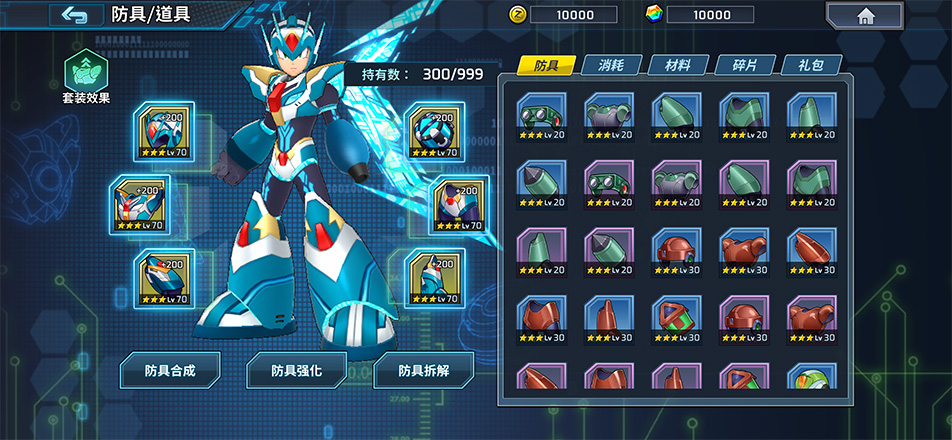Open 防具强化 armor enhancement
The width and height of the screenshot is (952, 440).
coord(297,370)
